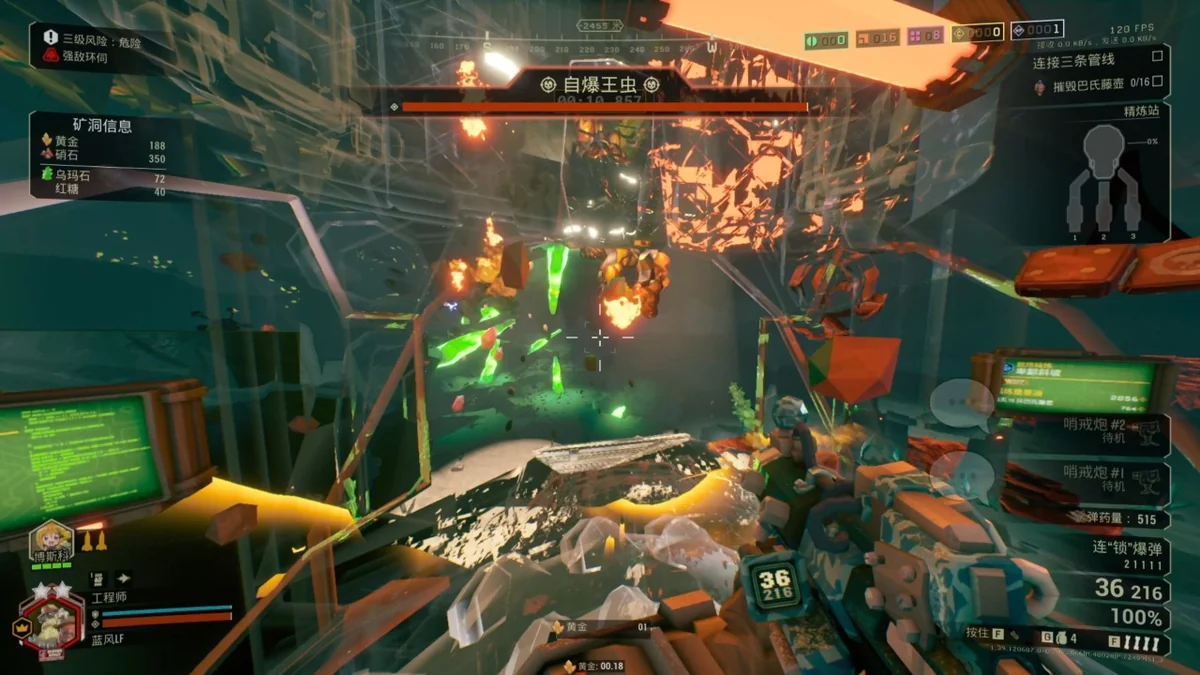Click the 乌玛石 green mineral entry

click(66, 175)
